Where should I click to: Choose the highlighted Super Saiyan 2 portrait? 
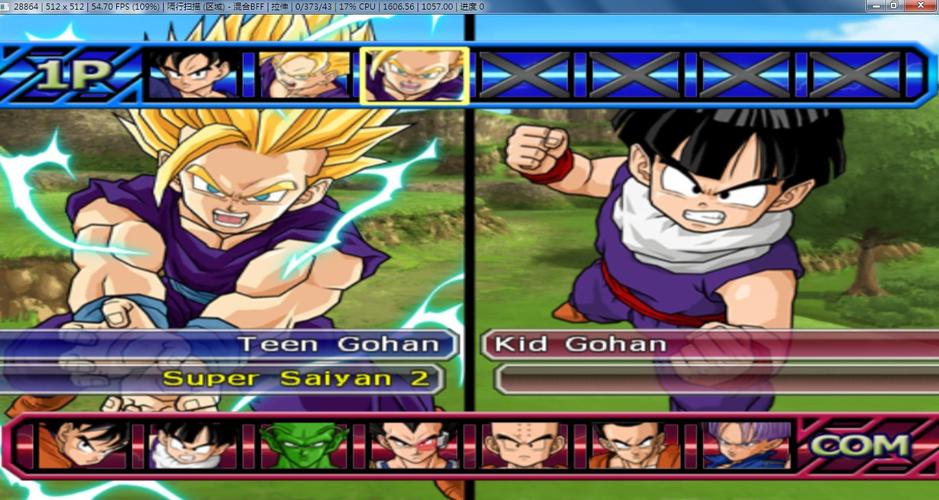pos(414,75)
